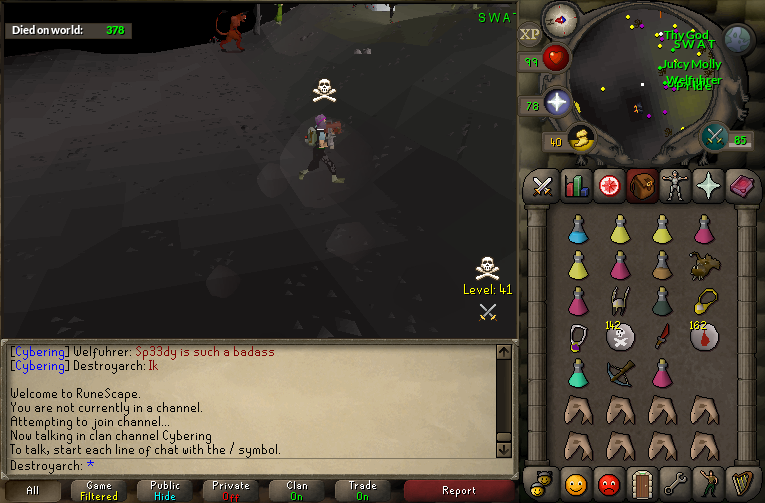Click the horned helmet inventory item
This screenshot has height=503, width=765.
tap(619, 300)
